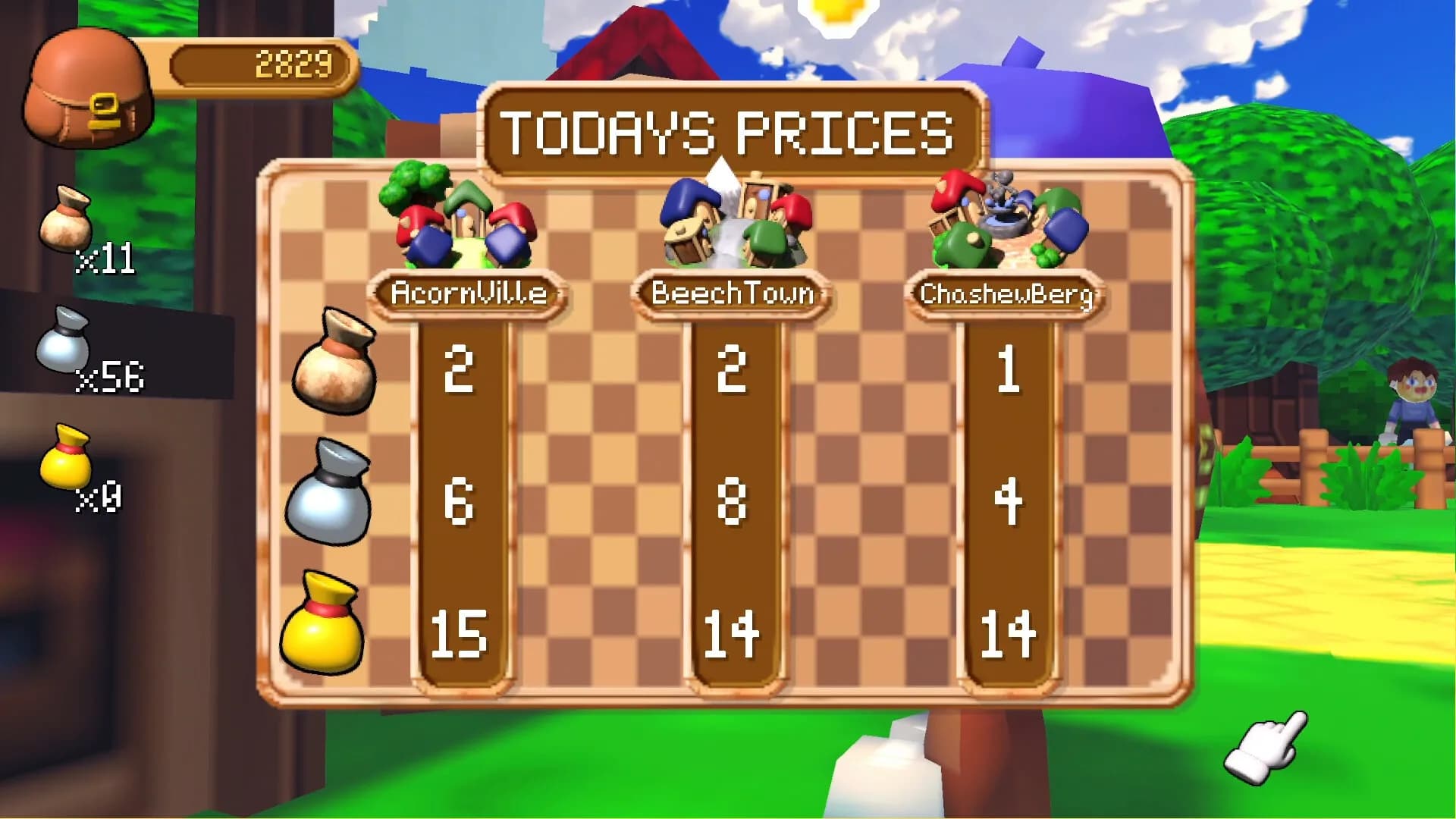
Task: Switch to the BeechTown column
Action: 732,290
